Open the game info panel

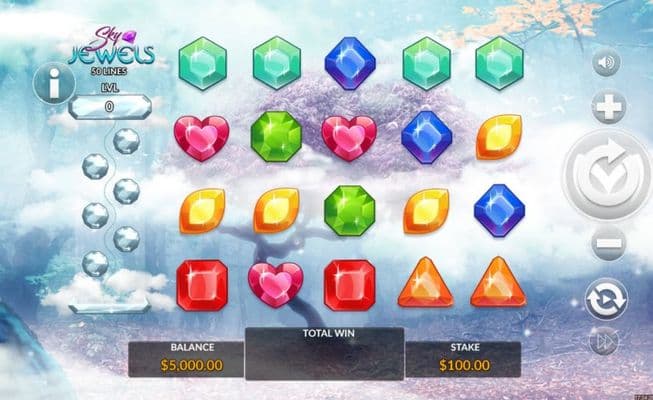coord(54,85)
